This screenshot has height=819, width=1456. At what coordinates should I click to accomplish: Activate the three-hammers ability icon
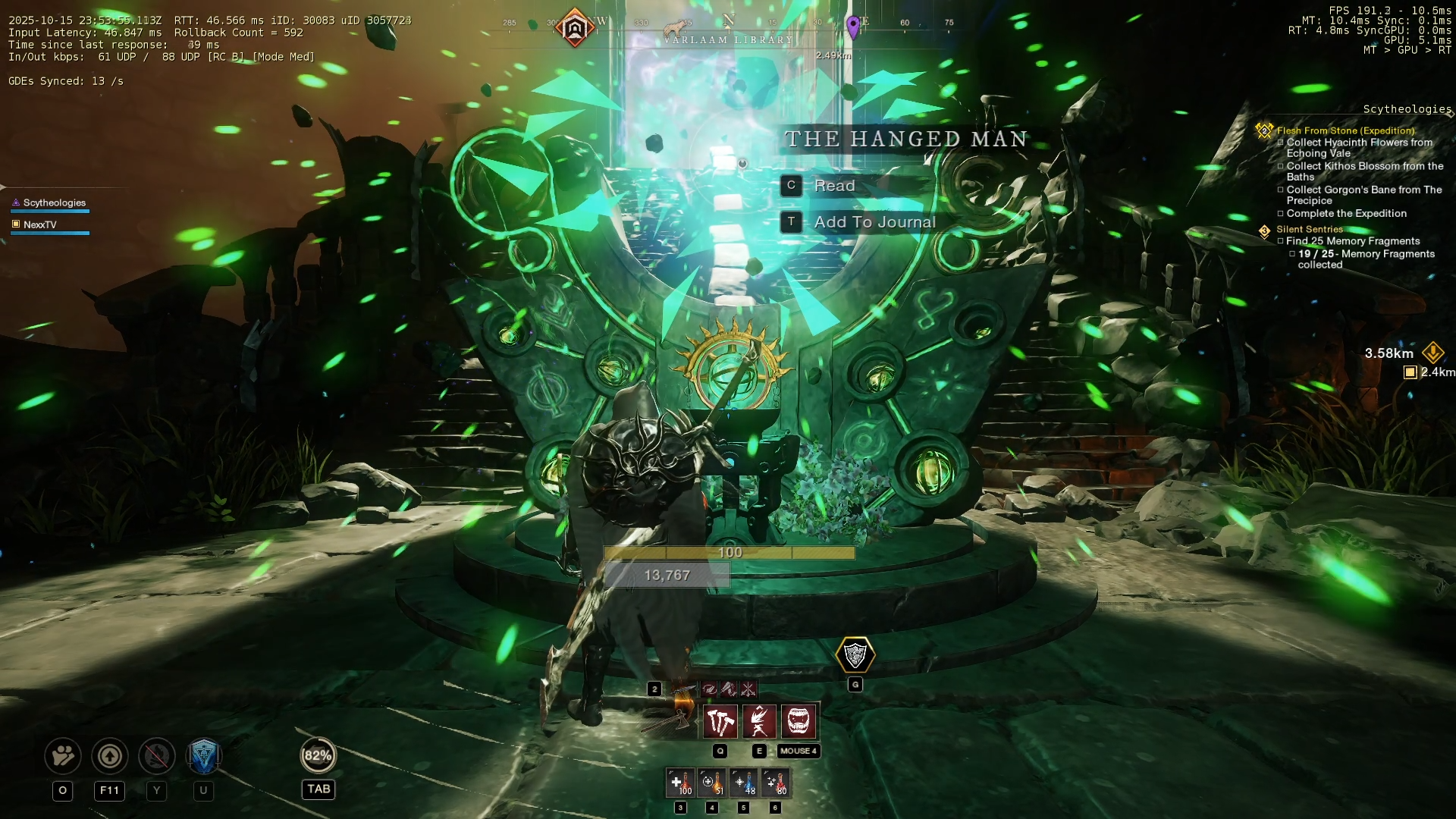coord(720,721)
